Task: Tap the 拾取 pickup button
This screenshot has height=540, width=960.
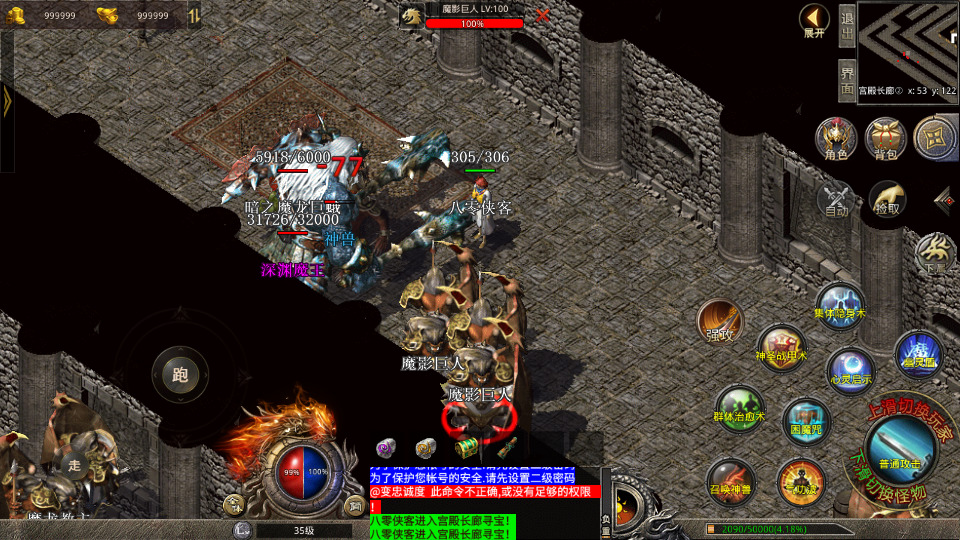Action: [886, 199]
